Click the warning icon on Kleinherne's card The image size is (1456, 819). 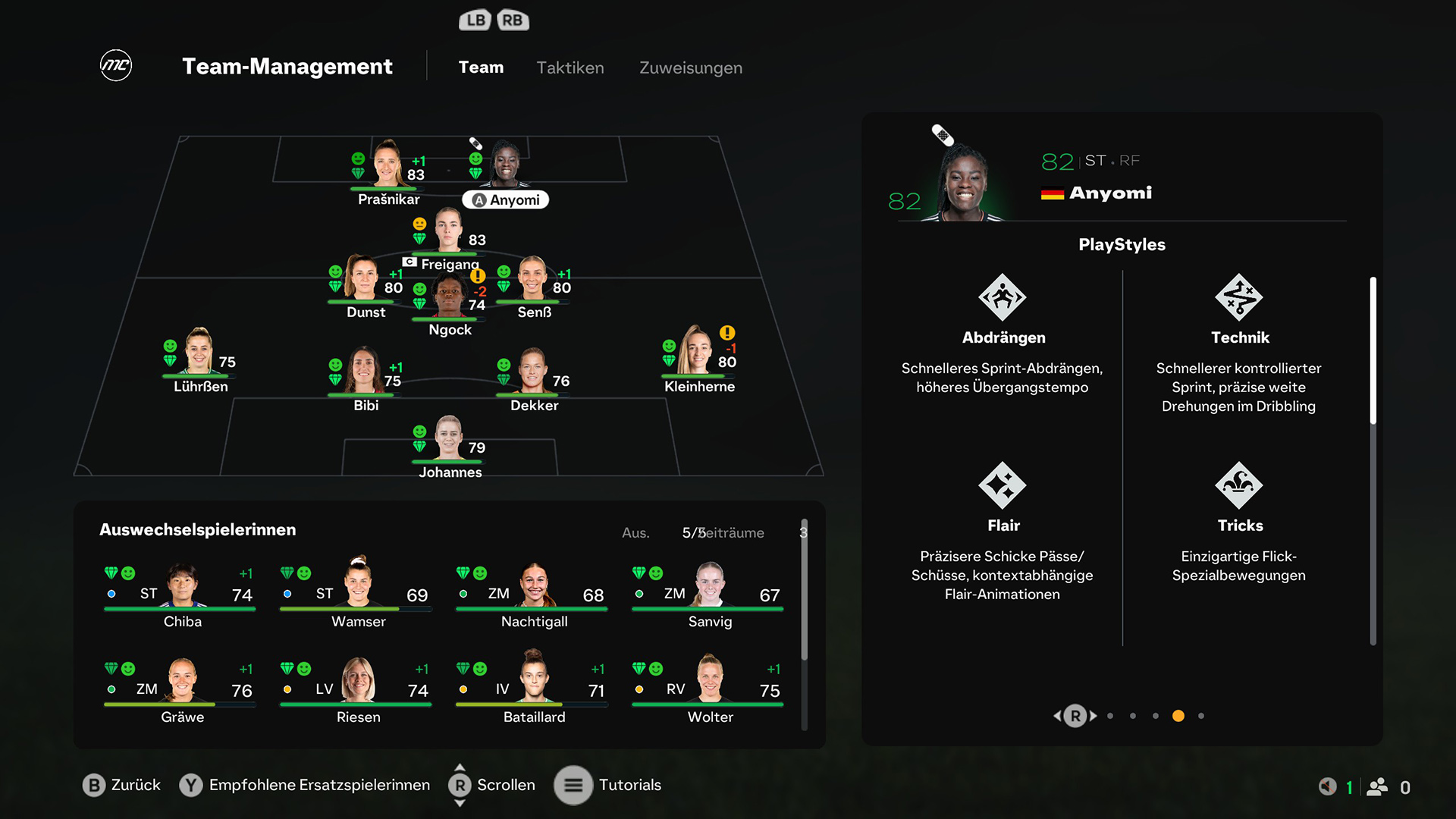click(726, 332)
